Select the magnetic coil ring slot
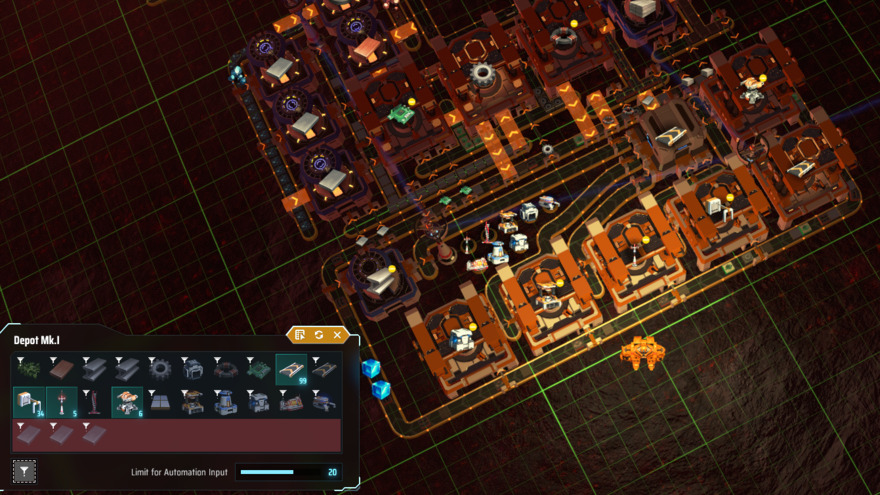Screen dimensions: 880x495 click(x=225, y=369)
